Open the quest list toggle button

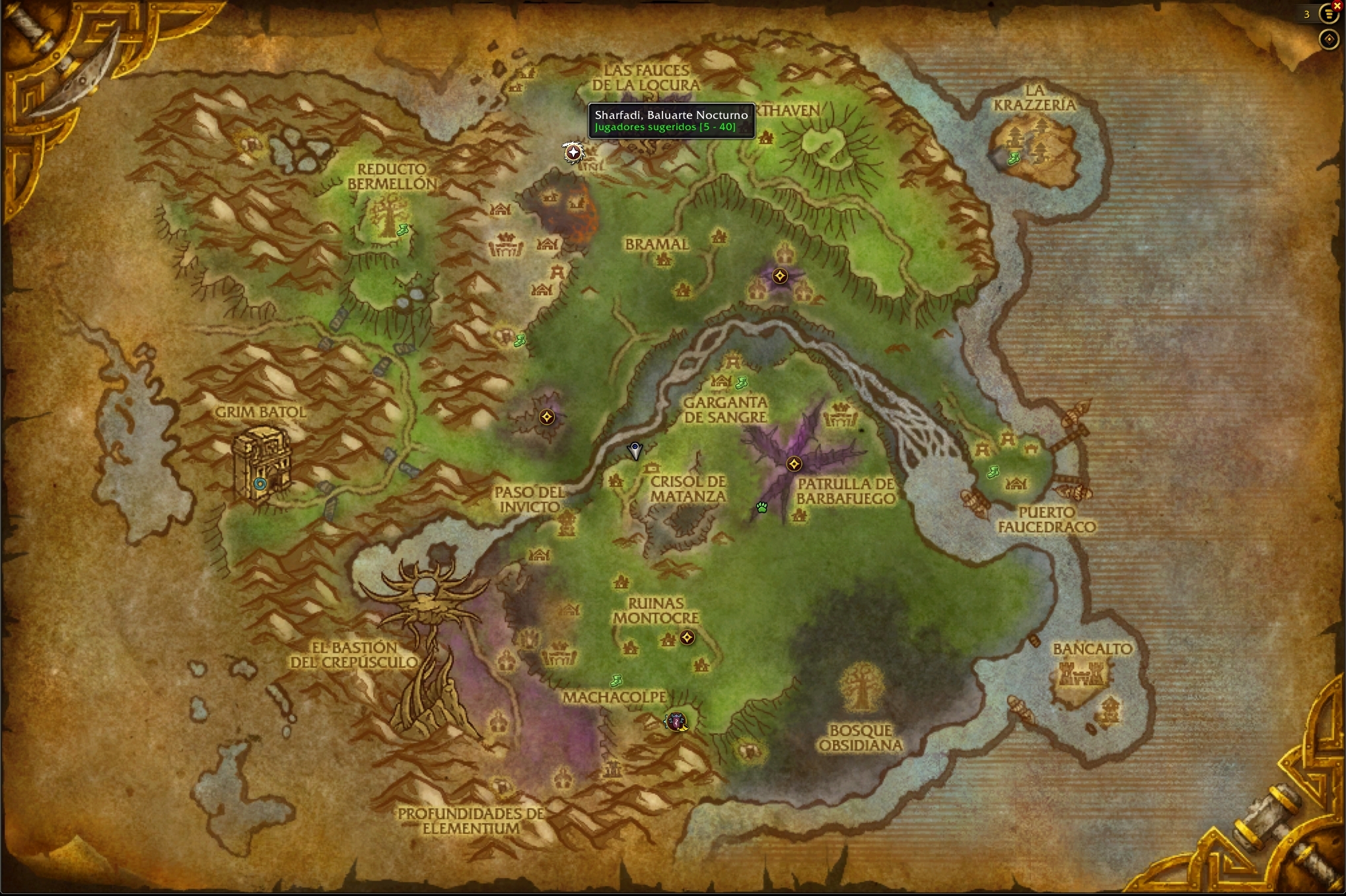1328,14
